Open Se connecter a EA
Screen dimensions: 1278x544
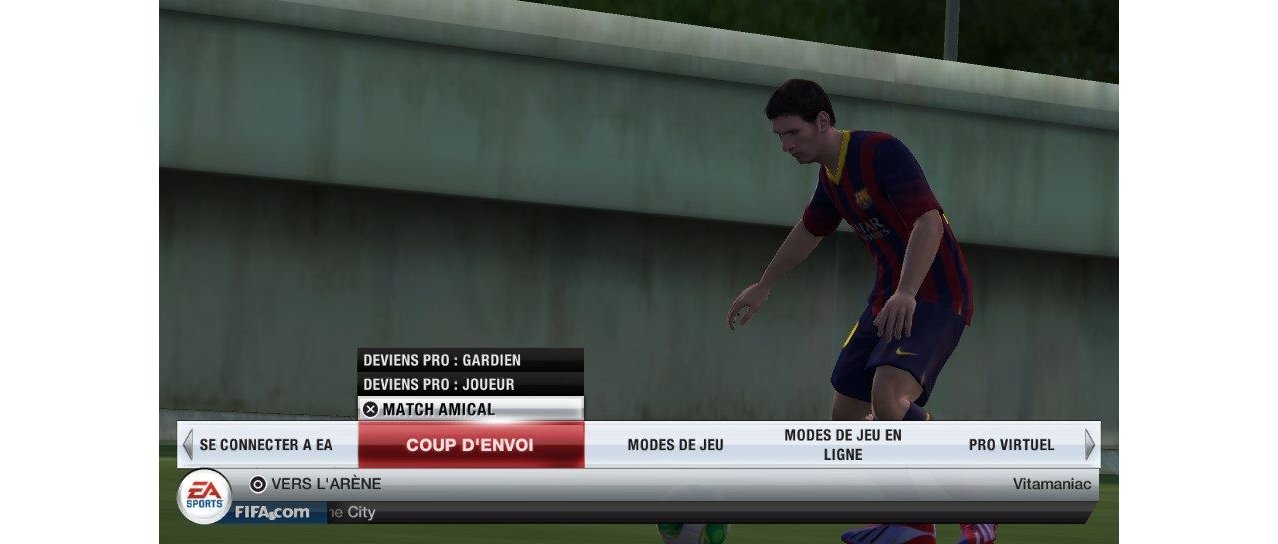point(266,445)
